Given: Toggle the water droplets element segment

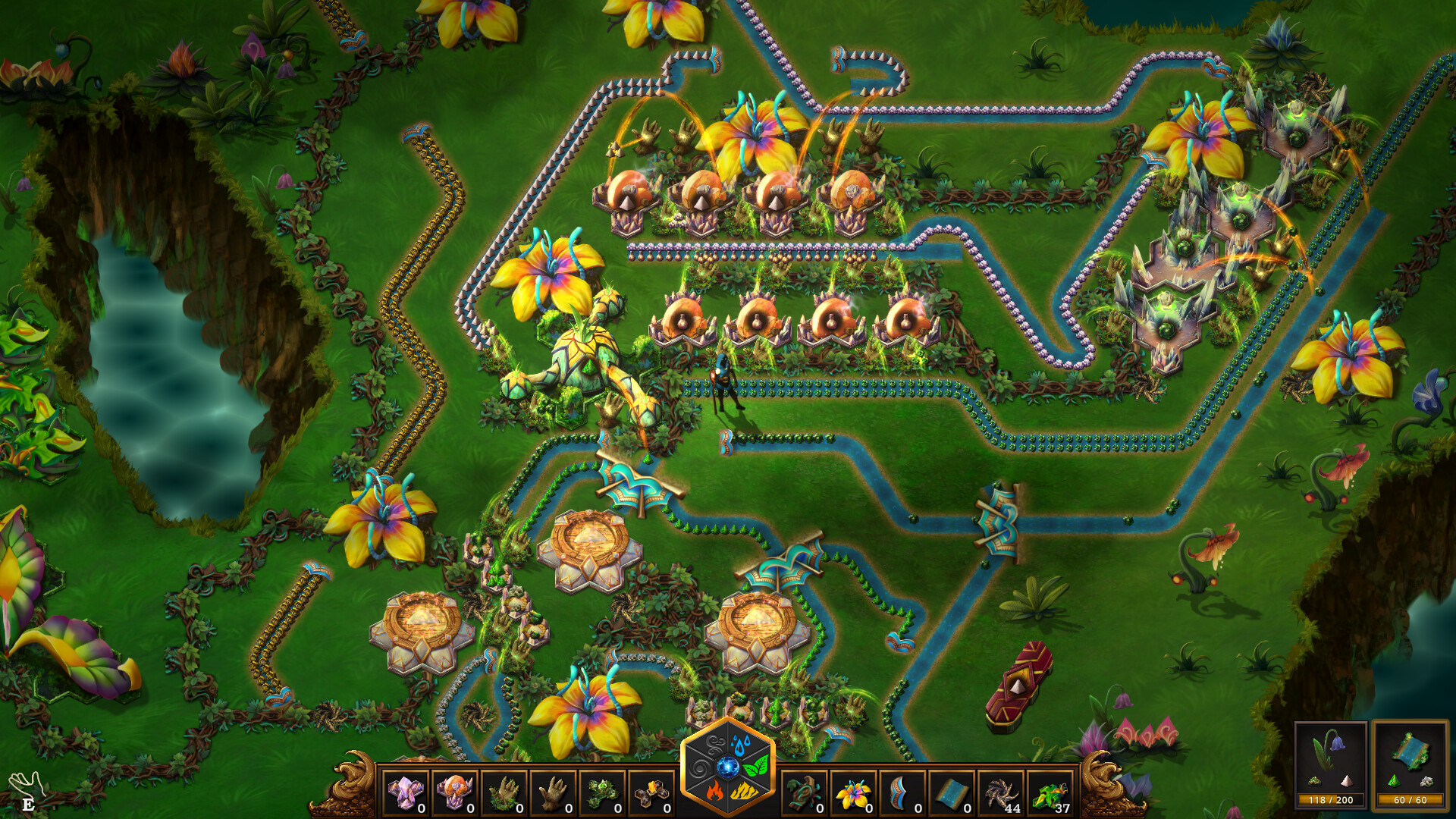Looking at the screenshot, I should pyautogui.click(x=739, y=744).
